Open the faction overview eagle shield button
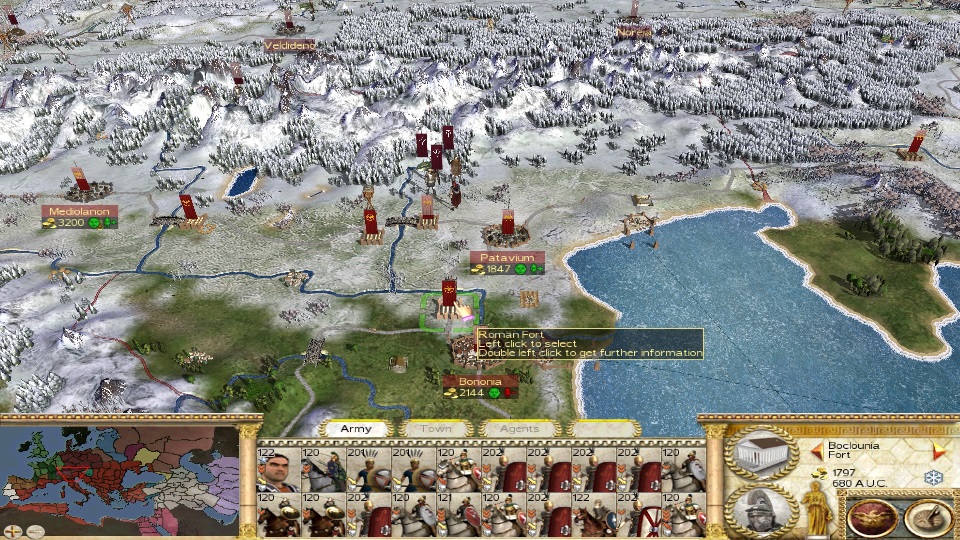960x540 pixels. pyautogui.click(x=871, y=517)
